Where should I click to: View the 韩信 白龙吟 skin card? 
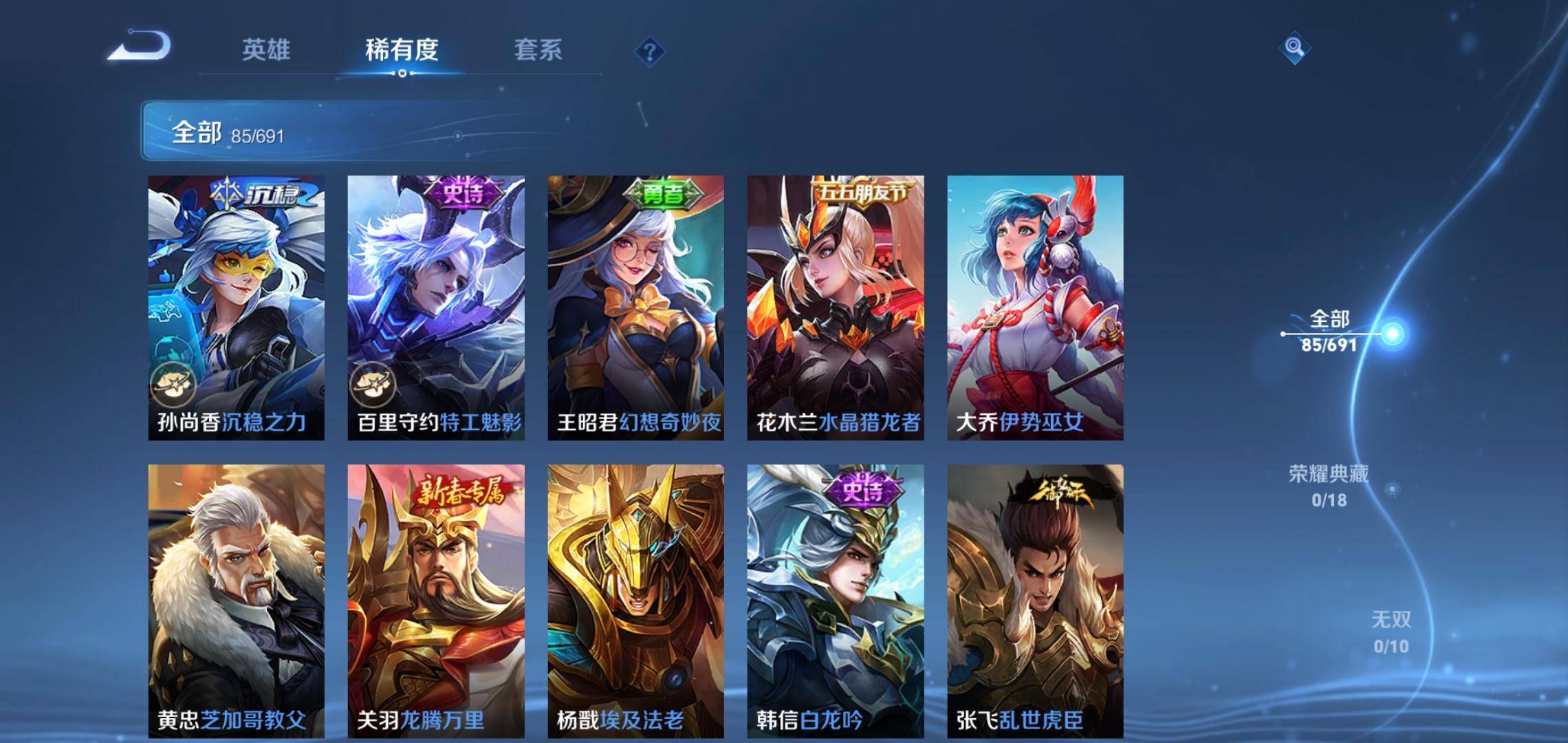[x=836, y=600]
